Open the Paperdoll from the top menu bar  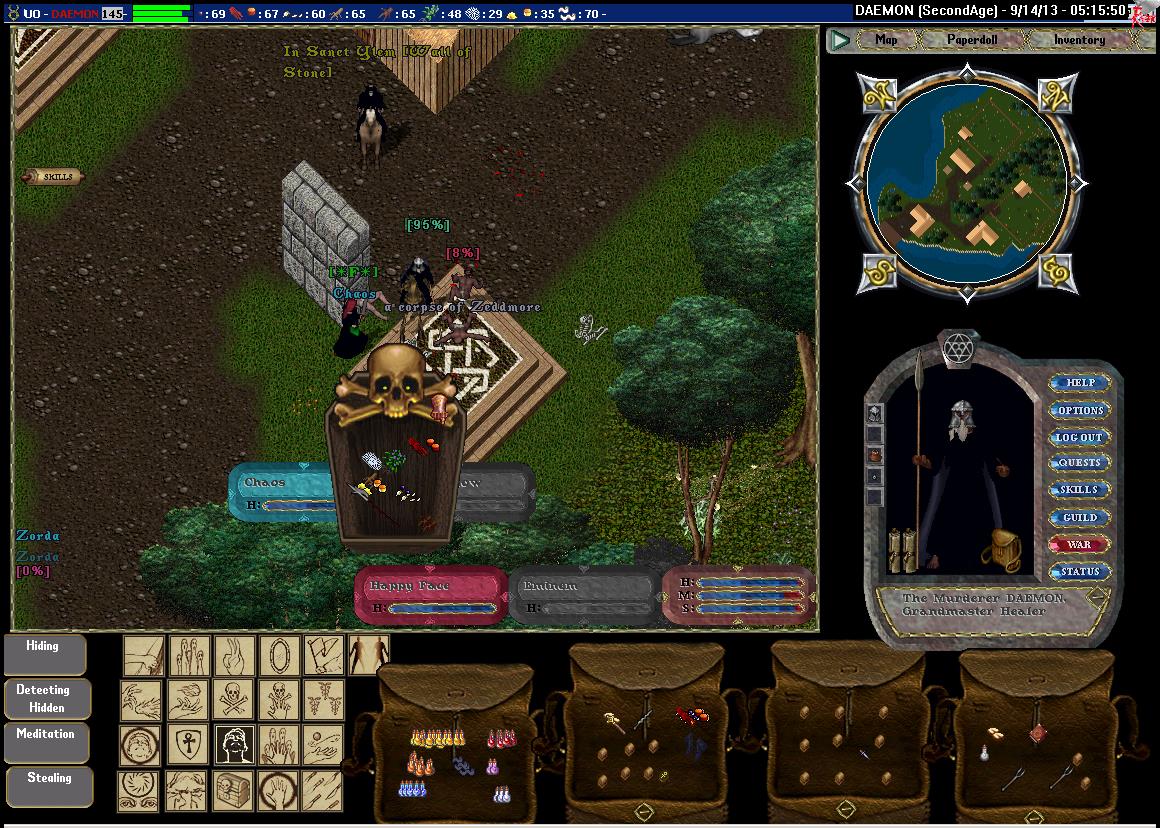coord(971,40)
